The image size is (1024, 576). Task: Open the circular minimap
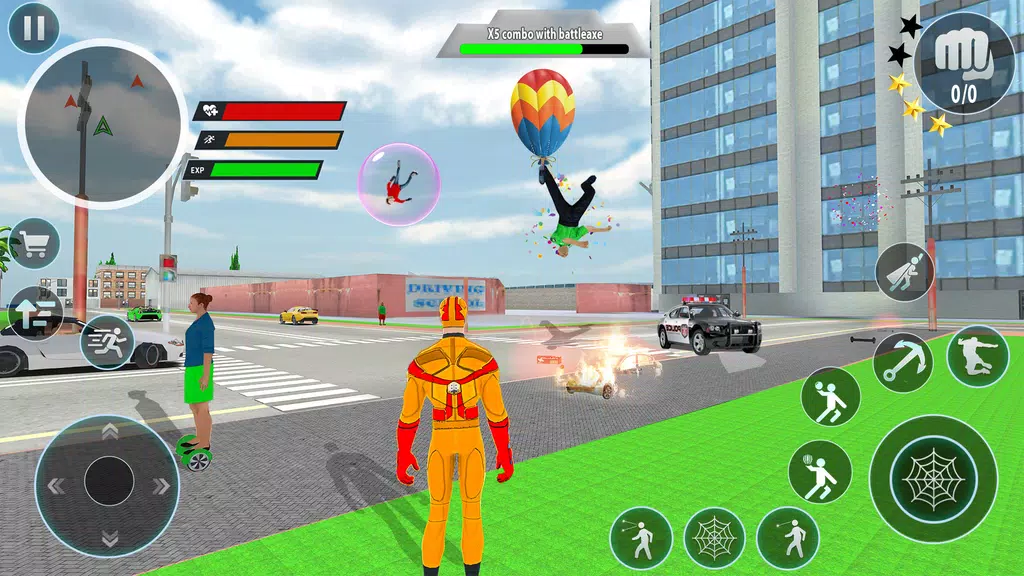pos(101,123)
